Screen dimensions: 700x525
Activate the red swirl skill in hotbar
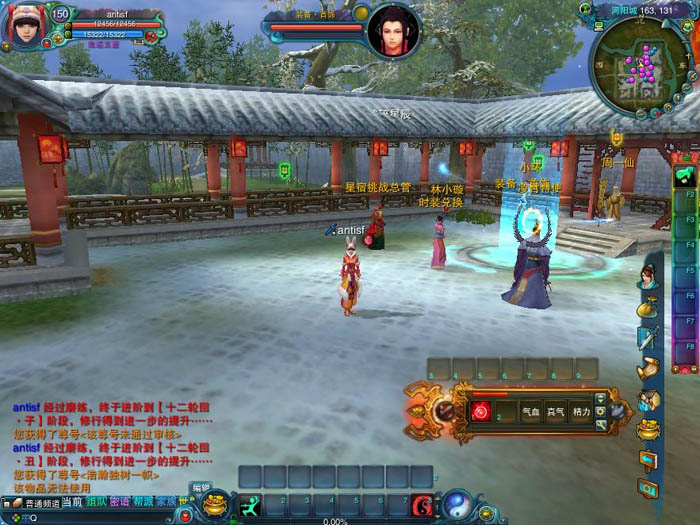[x=423, y=506]
